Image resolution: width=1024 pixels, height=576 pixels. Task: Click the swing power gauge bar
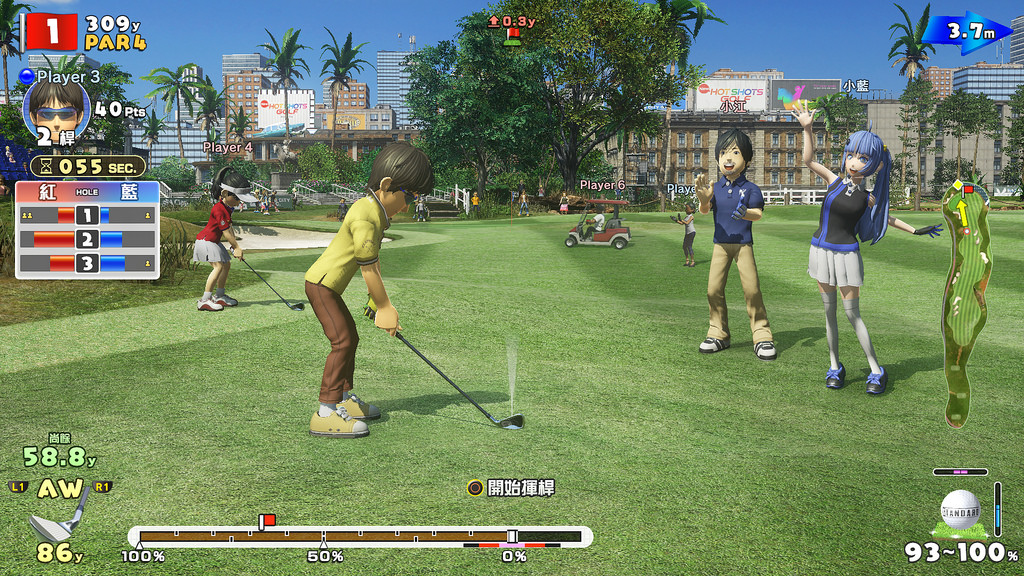click(x=359, y=537)
